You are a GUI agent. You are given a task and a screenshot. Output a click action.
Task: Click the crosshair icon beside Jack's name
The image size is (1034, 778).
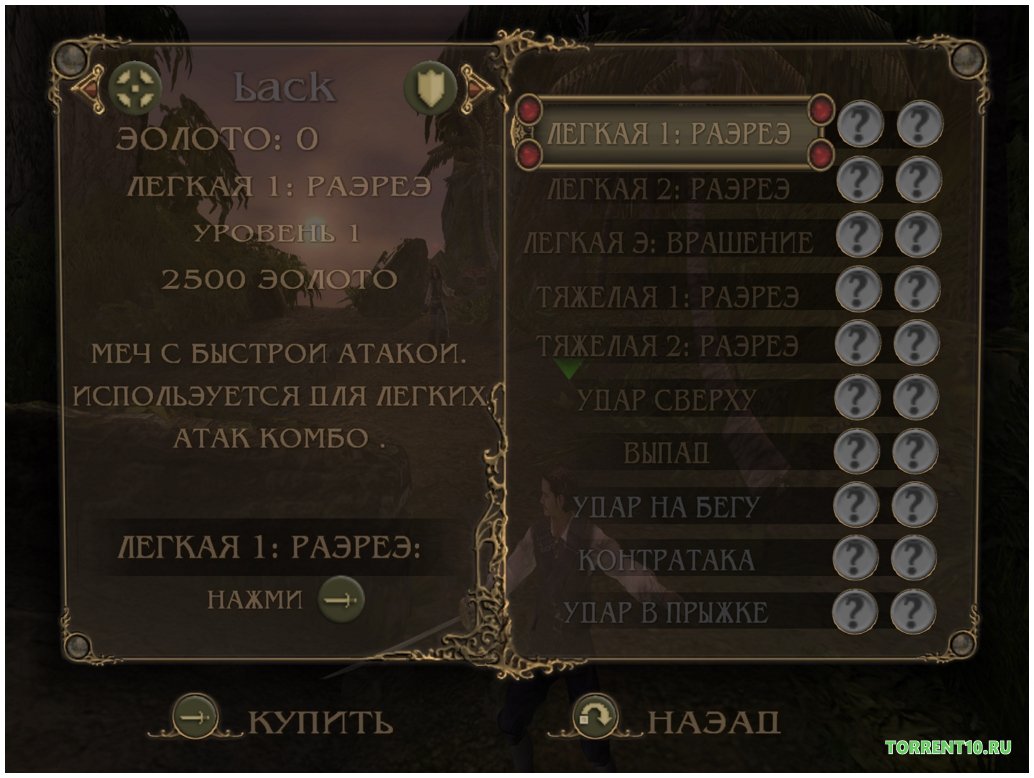pyautogui.click(x=130, y=88)
